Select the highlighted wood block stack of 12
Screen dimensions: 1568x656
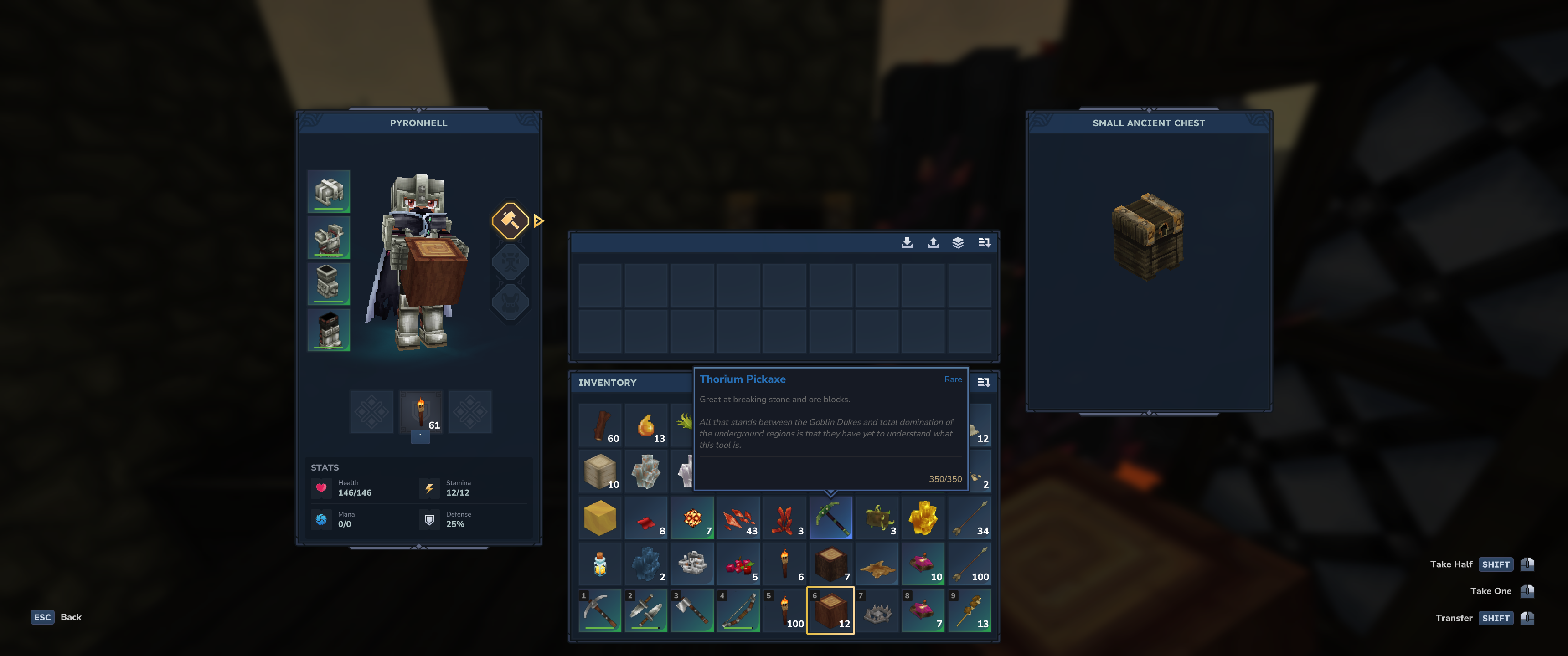830,610
